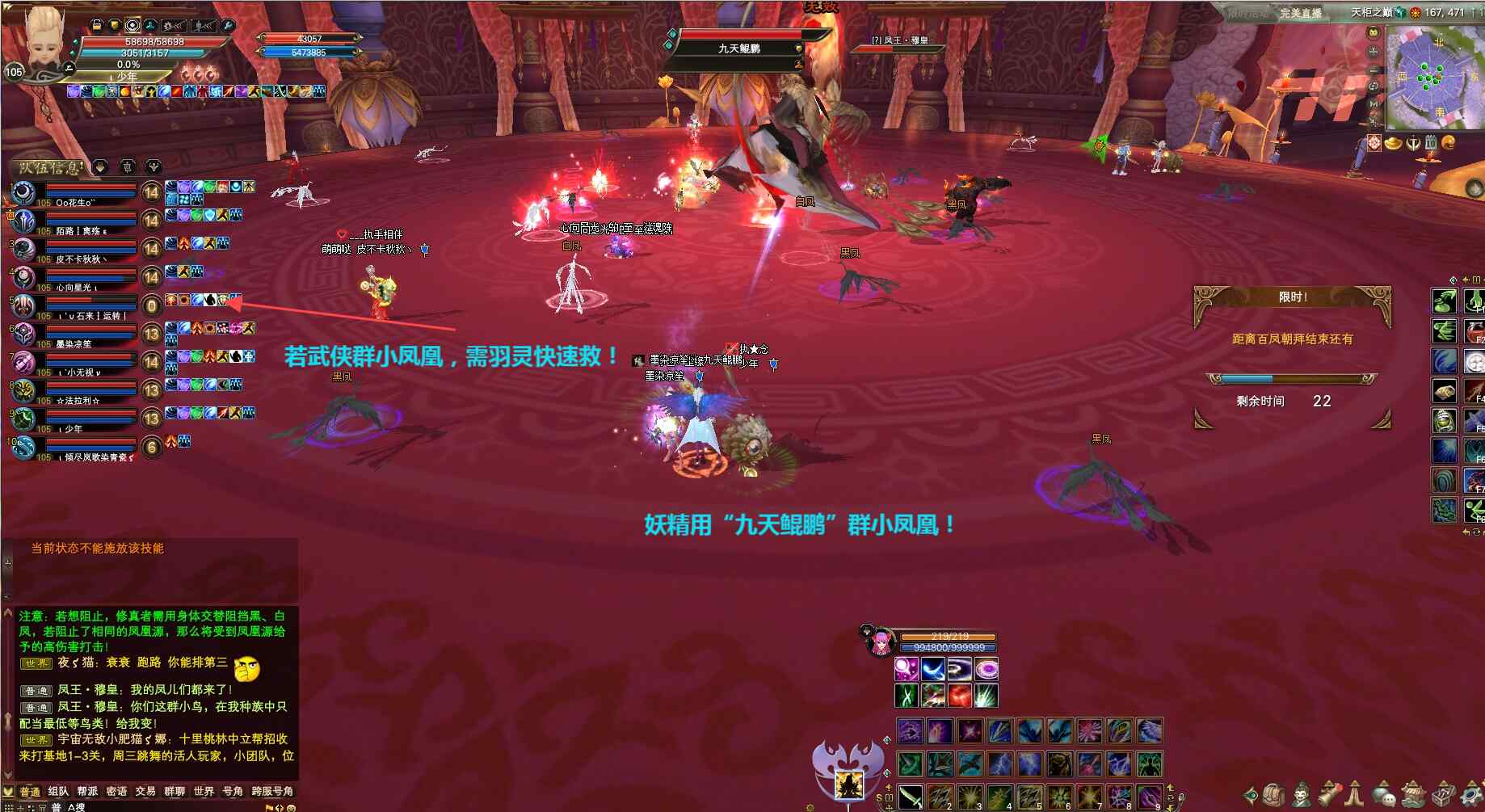
Task: Open the 限时 timed event panel header
Action: 1293,297
